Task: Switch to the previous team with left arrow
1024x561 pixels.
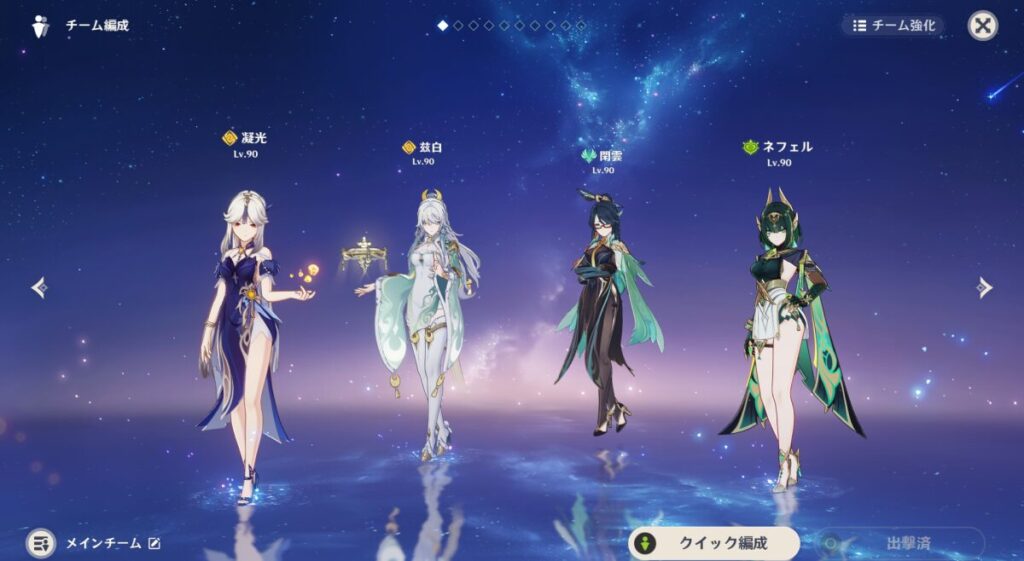Action: click(x=39, y=288)
